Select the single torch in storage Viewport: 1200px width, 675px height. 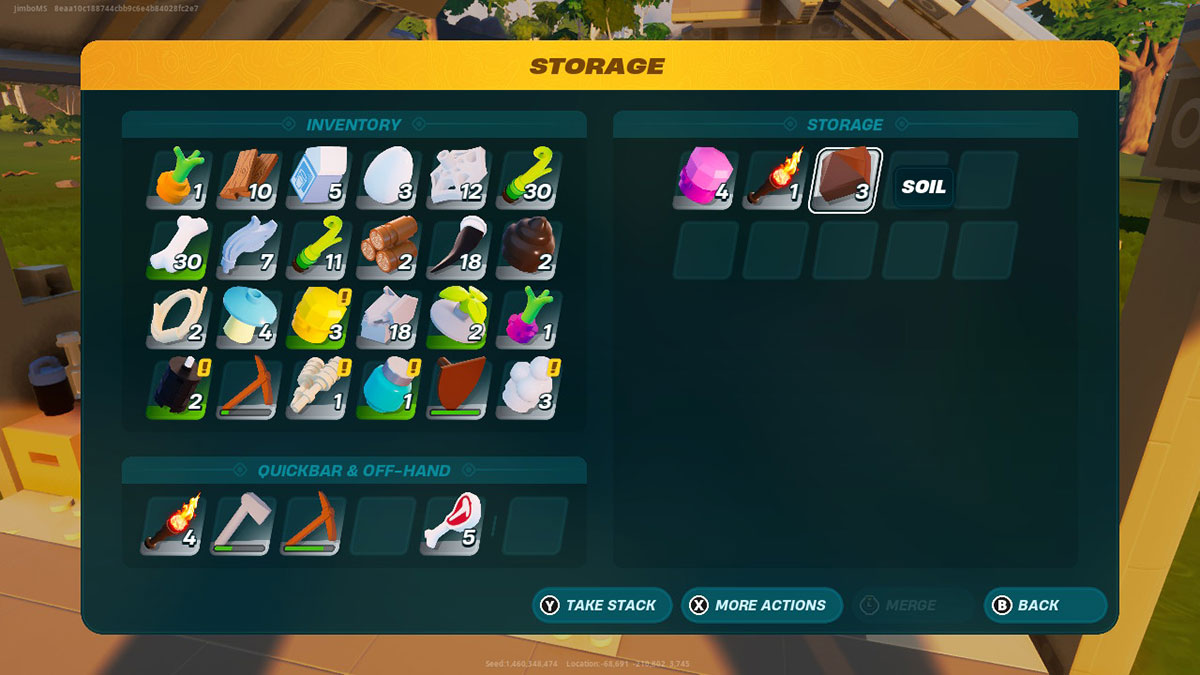pos(775,180)
